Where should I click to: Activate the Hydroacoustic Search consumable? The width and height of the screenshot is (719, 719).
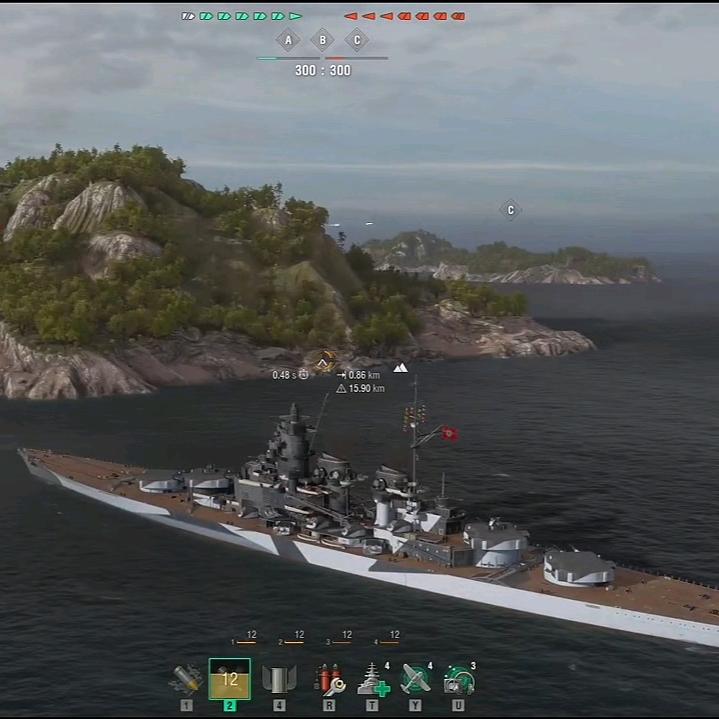(x=458, y=680)
